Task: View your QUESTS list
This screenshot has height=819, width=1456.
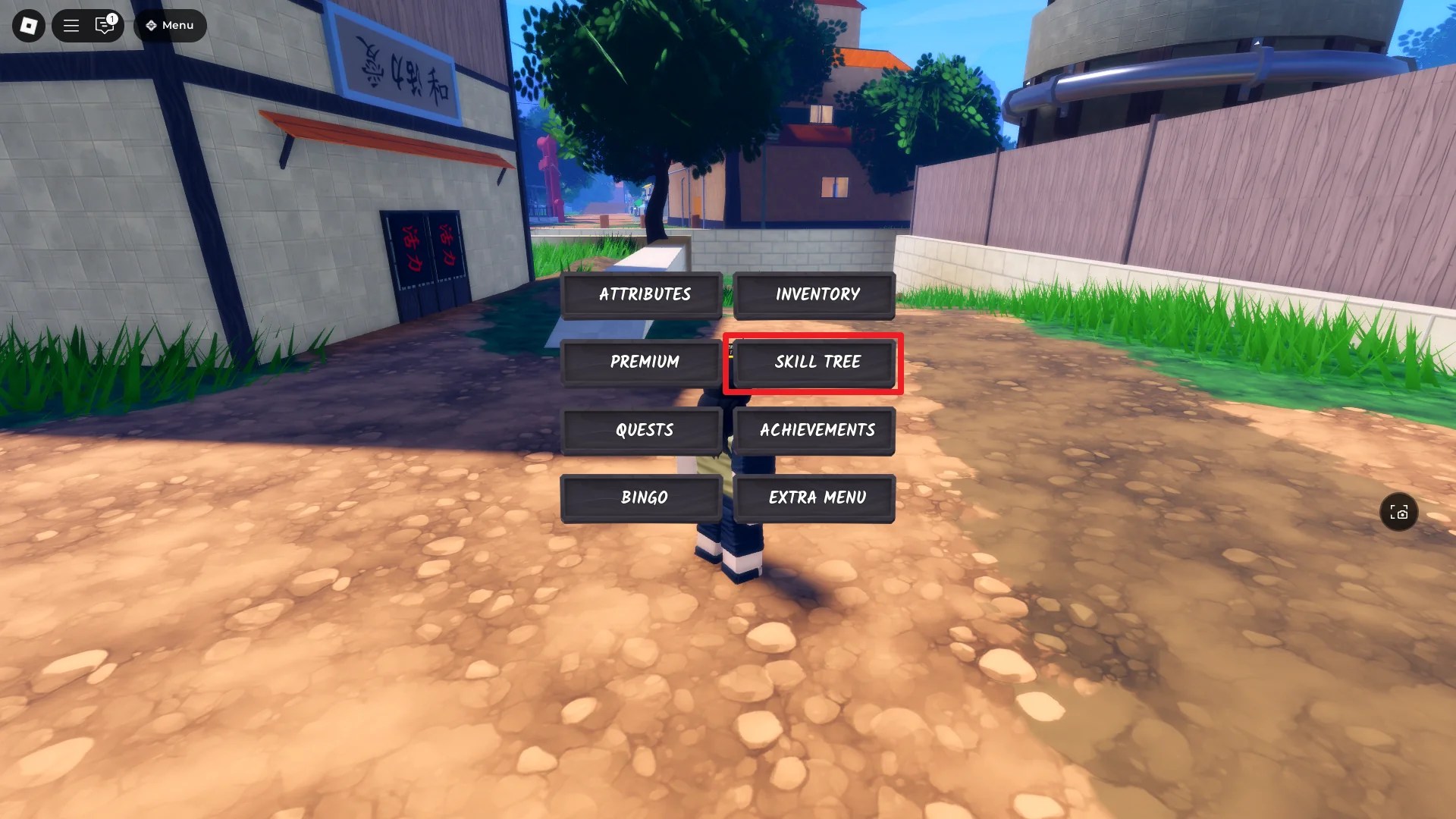Action: tap(643, 430)
